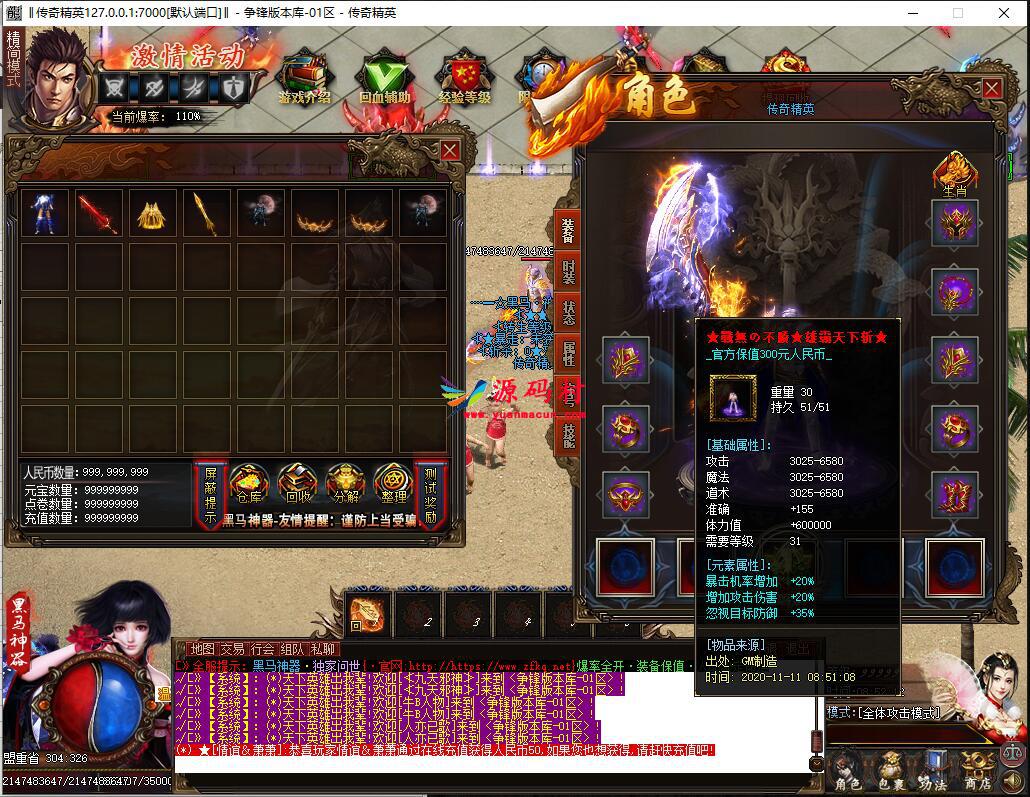Open the 生肖 zodiac icon
The image size is (1030, 797).
point(955,171)
